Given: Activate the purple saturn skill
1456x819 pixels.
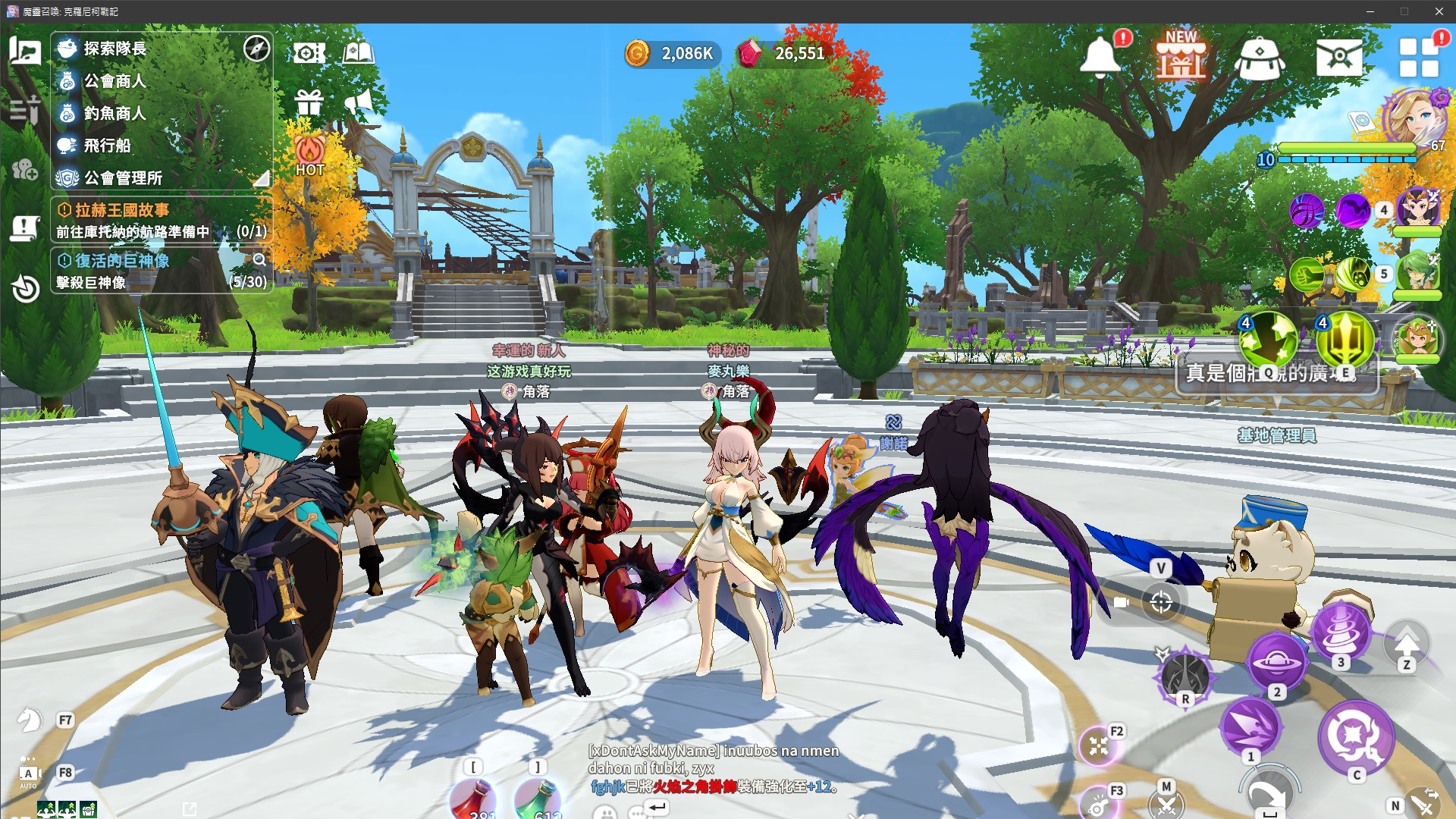Looking at the screenshot, I should tap(1277, 662).
